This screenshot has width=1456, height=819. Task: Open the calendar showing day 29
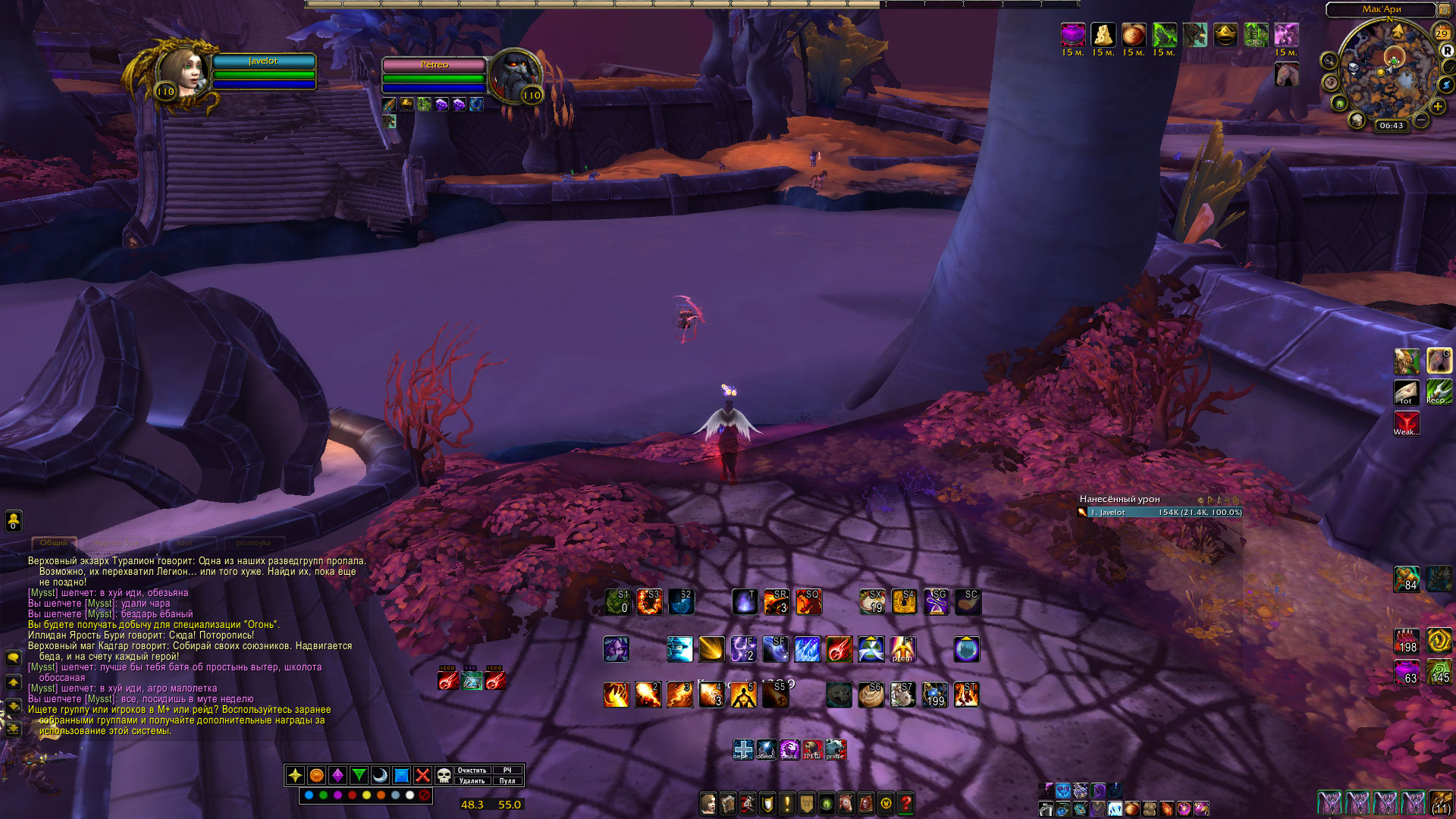pyautogui.click(x=1442, y=33)
